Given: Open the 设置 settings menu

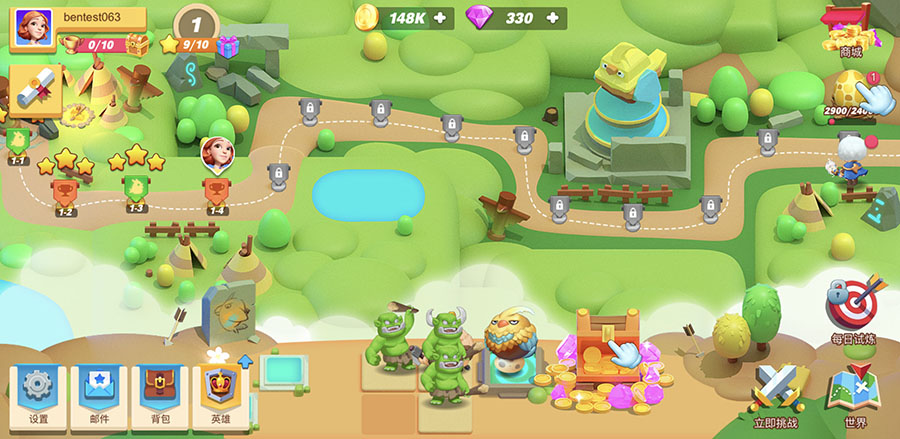Looking at the screenshot, I should [38, 394].
